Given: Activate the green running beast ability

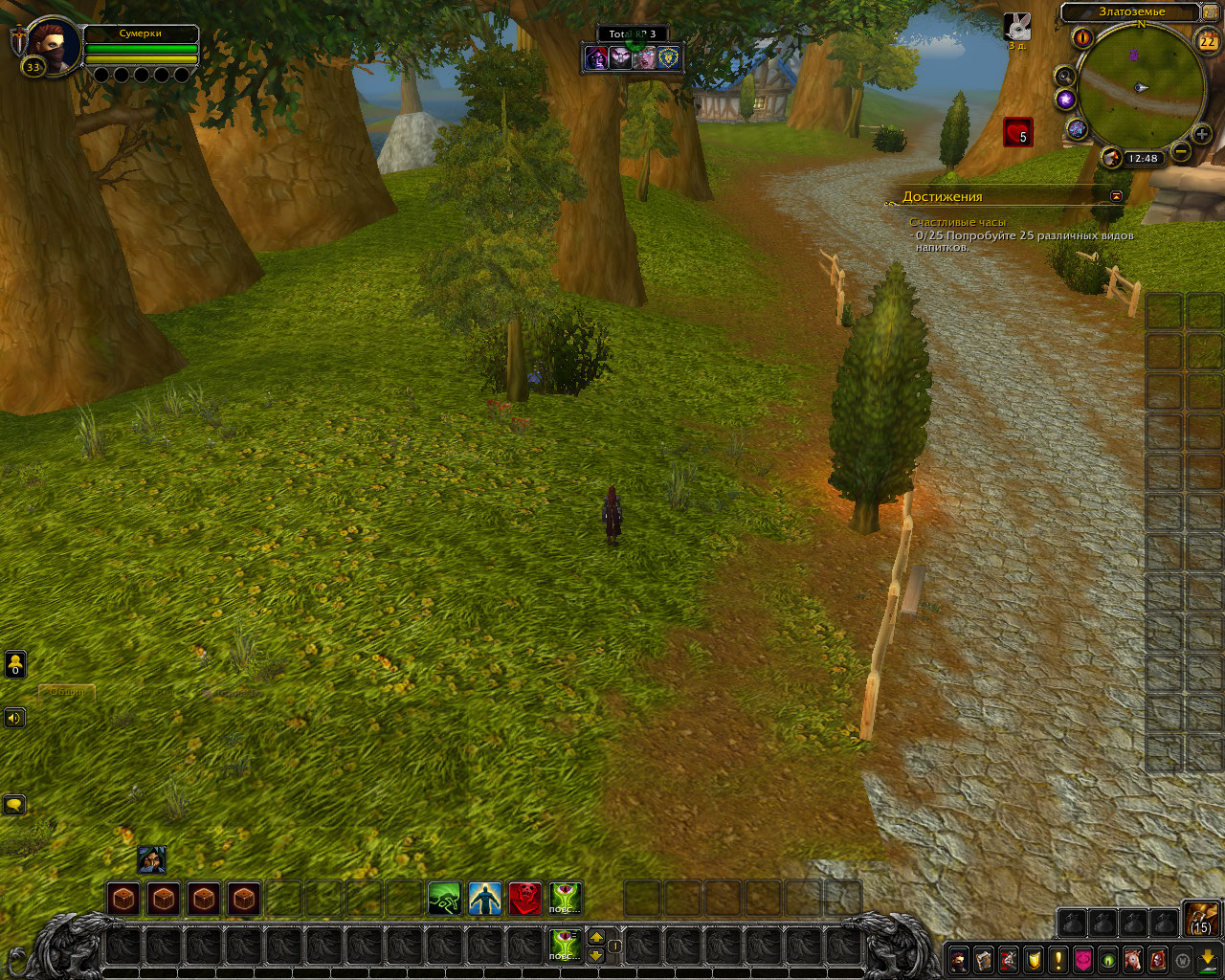Looking at the screenshot, I should (444, 899).
